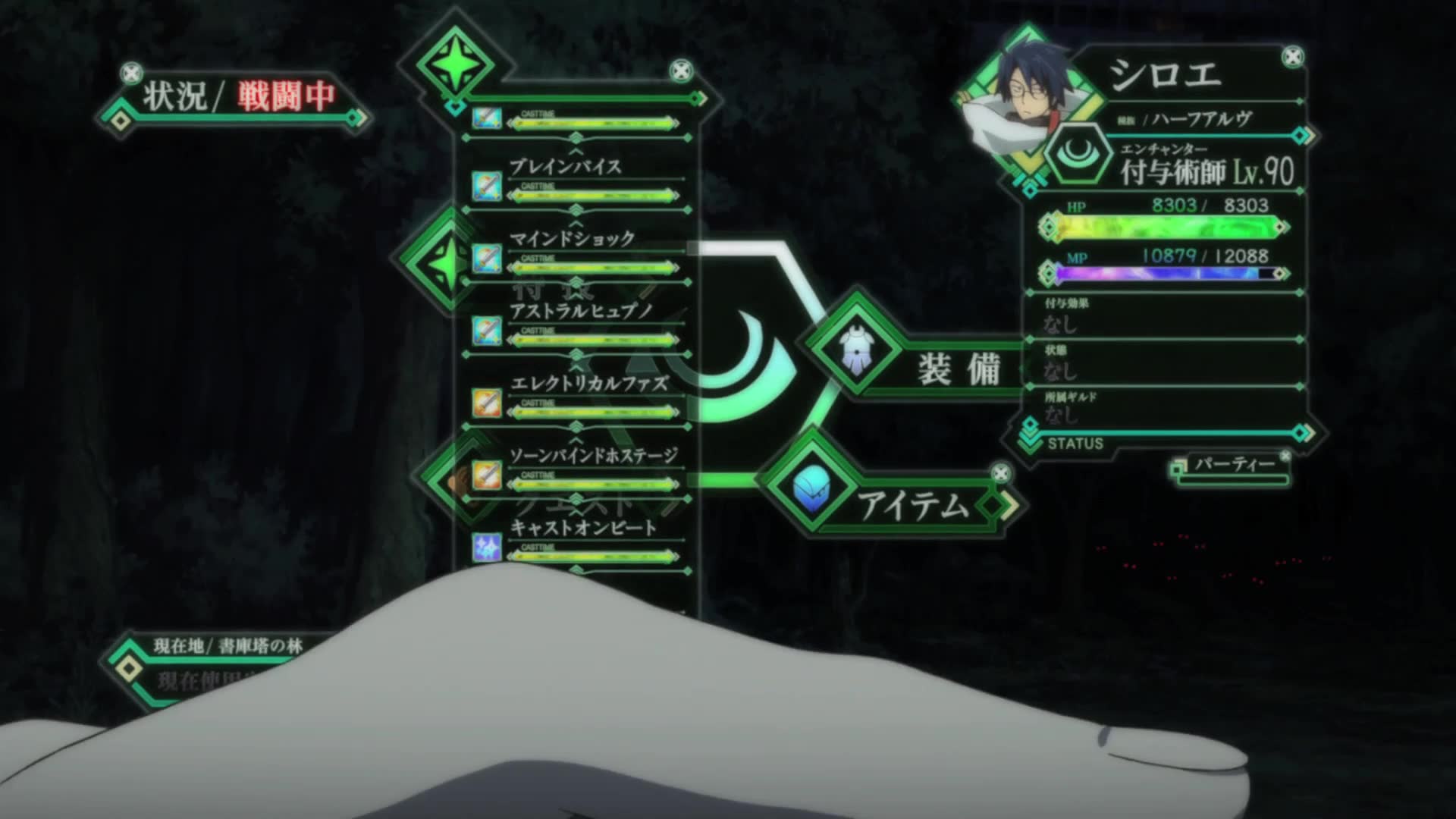1456x819 pixels.
Task: Close the 状況 battle status panel
Action: pyautogui.click(x=132, y=73)
